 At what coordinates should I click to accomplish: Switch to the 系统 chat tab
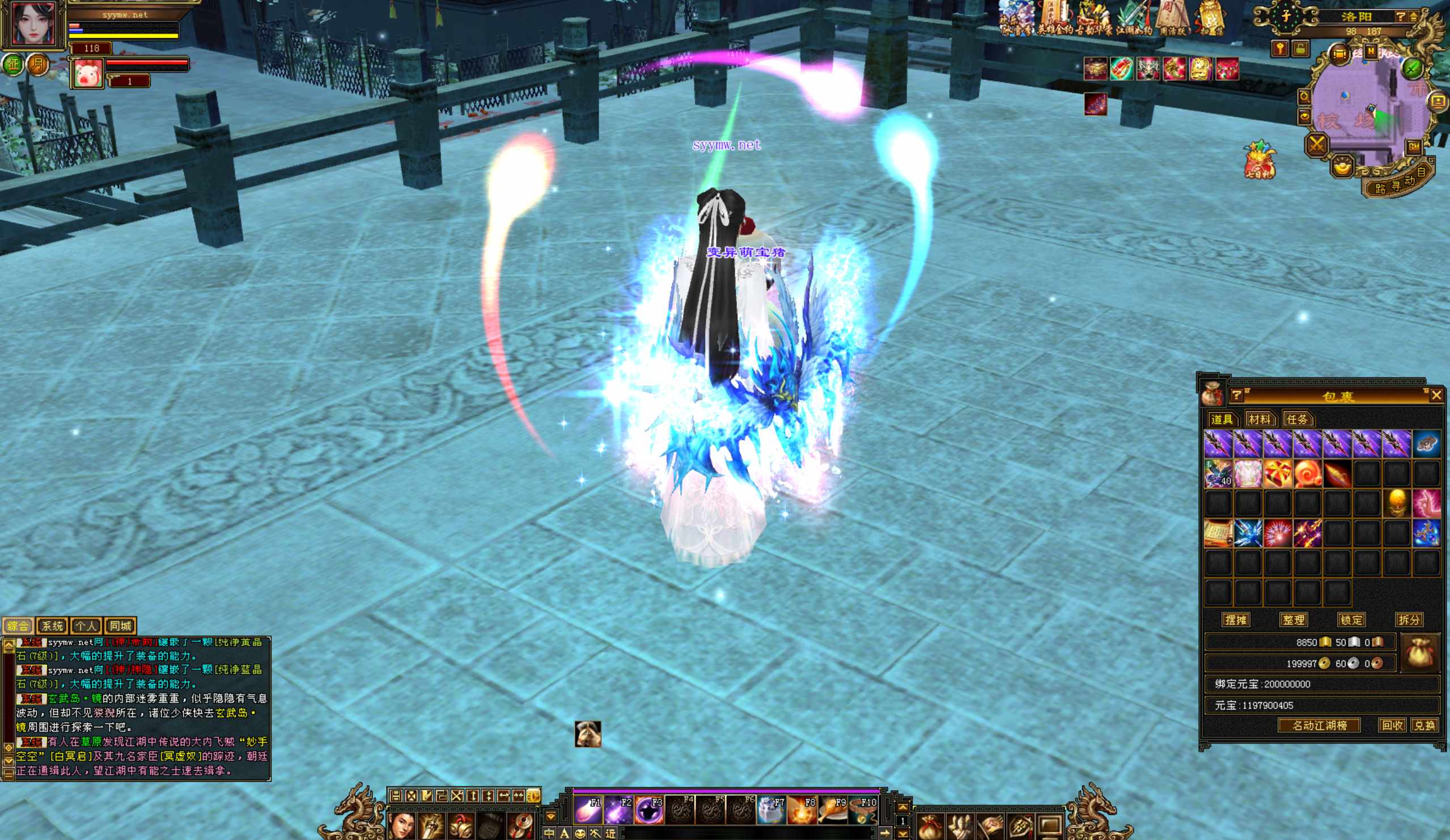click(52, 626)
